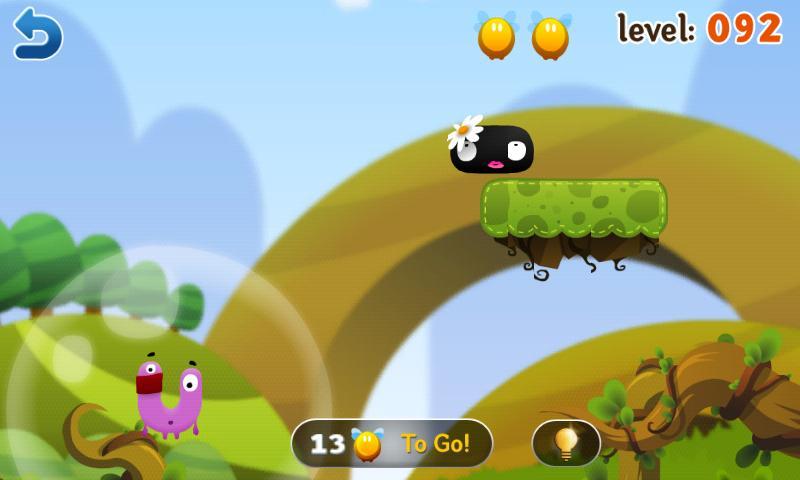Open the lightbulb hint button
The width and height of the screenshot is (800, 480).
click(x=566, y=442)
